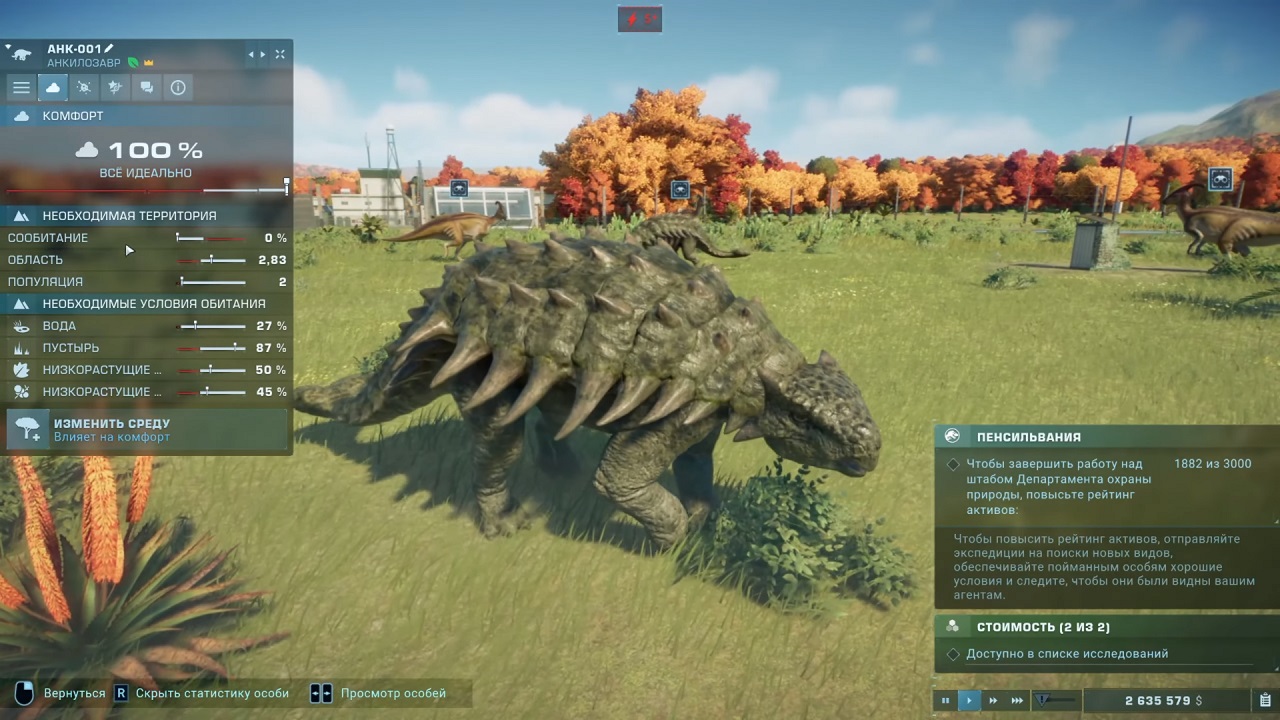Pause the game simulation

click(x=945, y=700)
